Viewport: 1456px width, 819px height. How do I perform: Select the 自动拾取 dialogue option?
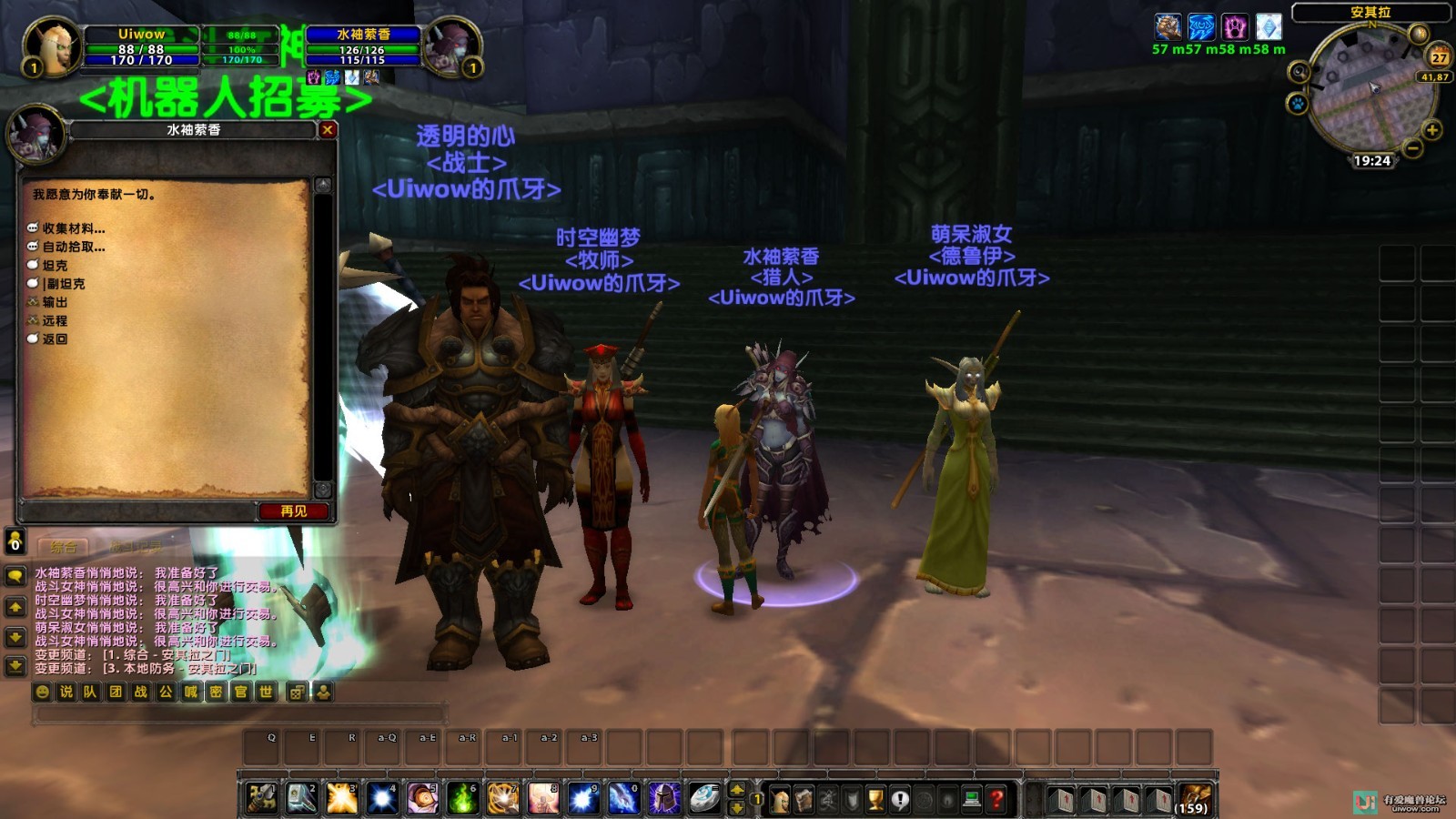tap(73, 247)
